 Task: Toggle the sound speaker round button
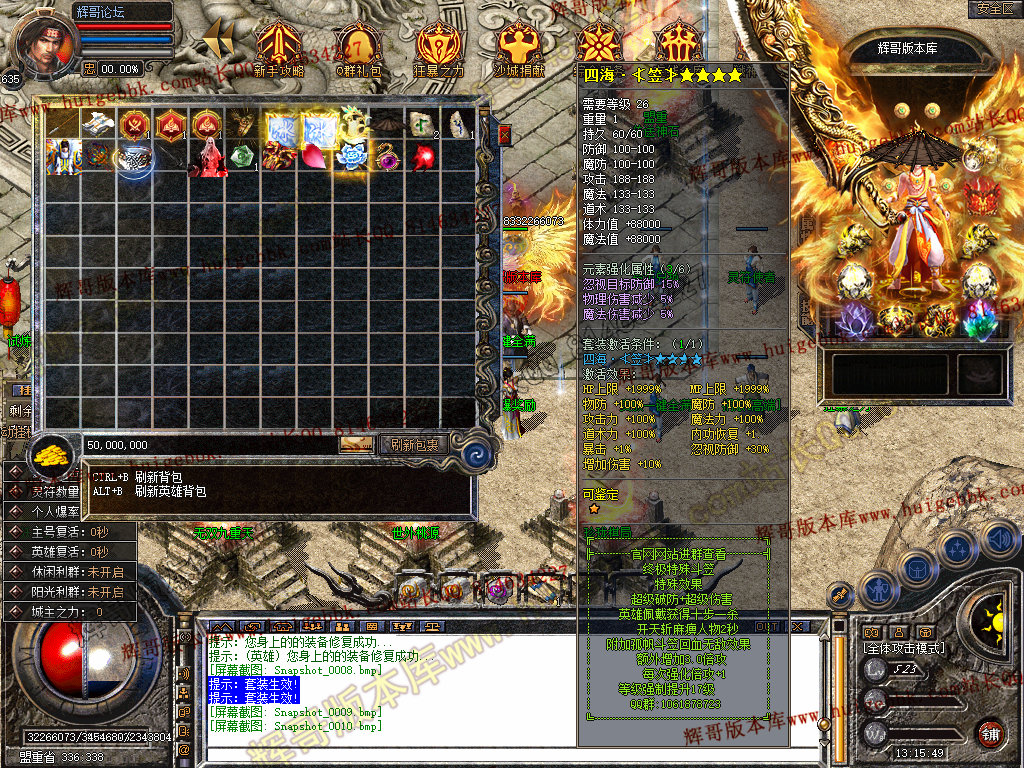999,540
